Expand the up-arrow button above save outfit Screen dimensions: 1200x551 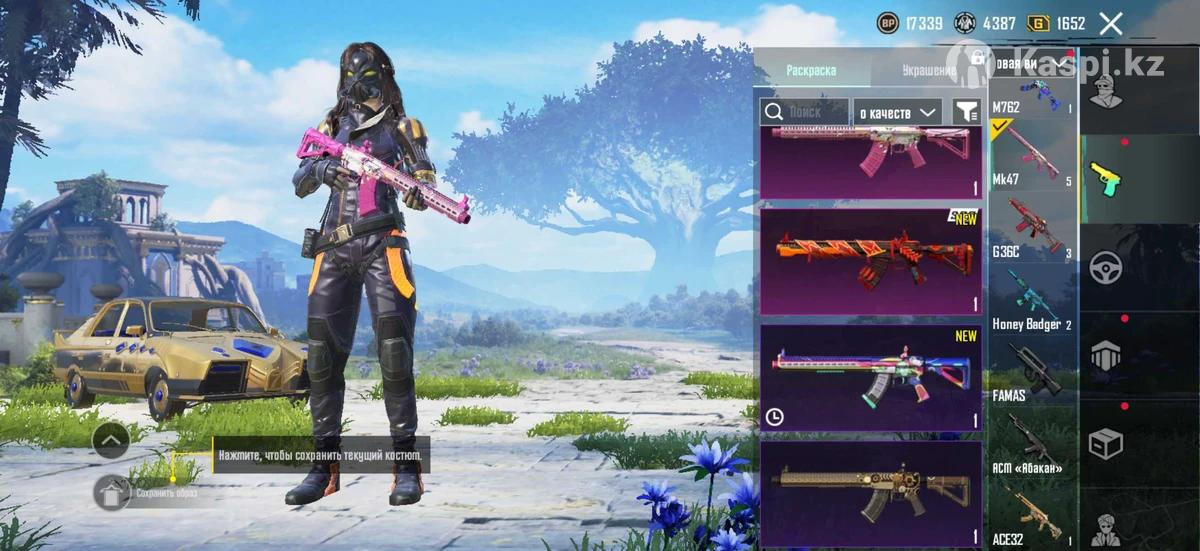click(110, 438)
